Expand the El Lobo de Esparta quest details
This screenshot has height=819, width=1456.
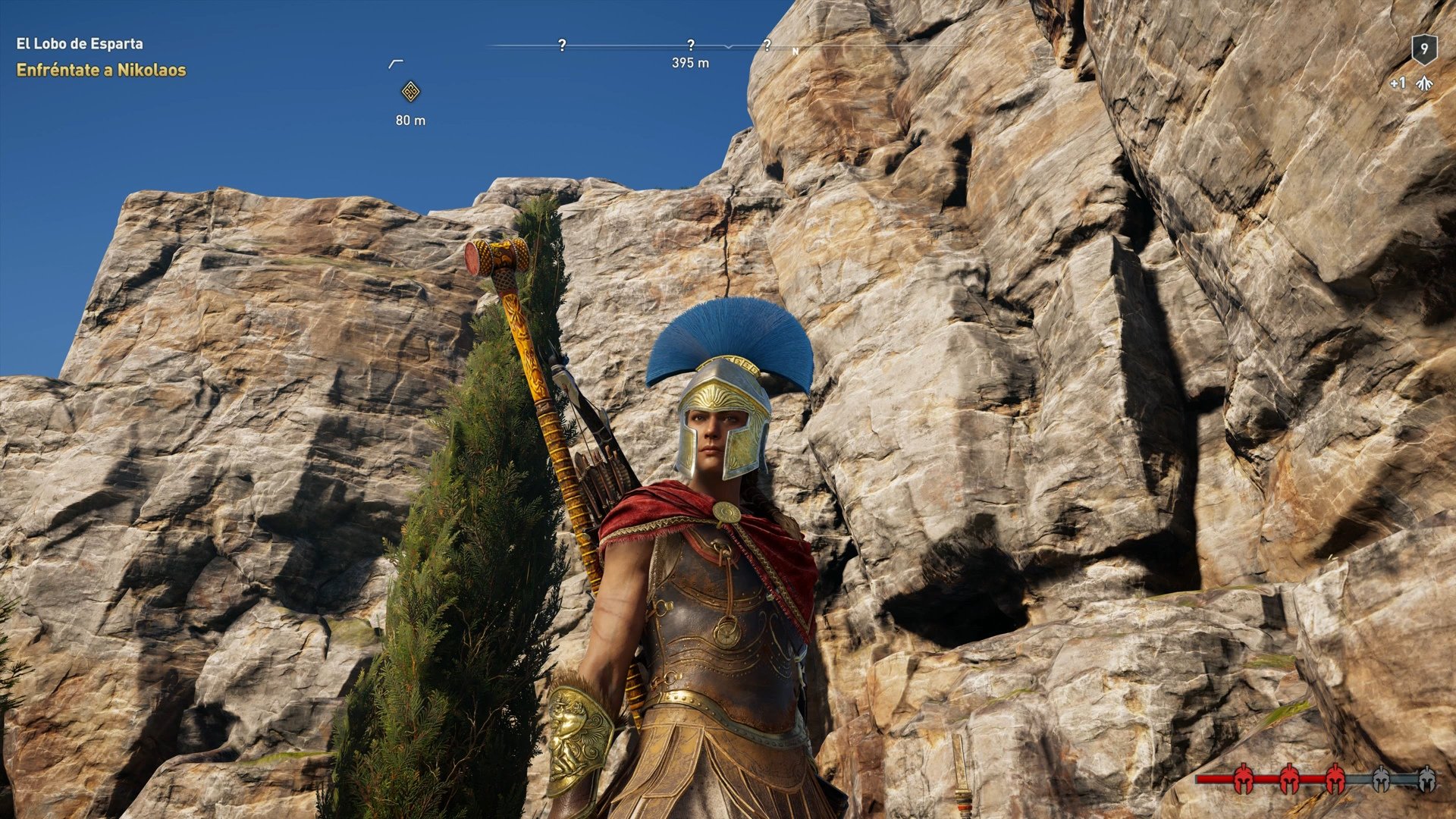tap(78, 44)
